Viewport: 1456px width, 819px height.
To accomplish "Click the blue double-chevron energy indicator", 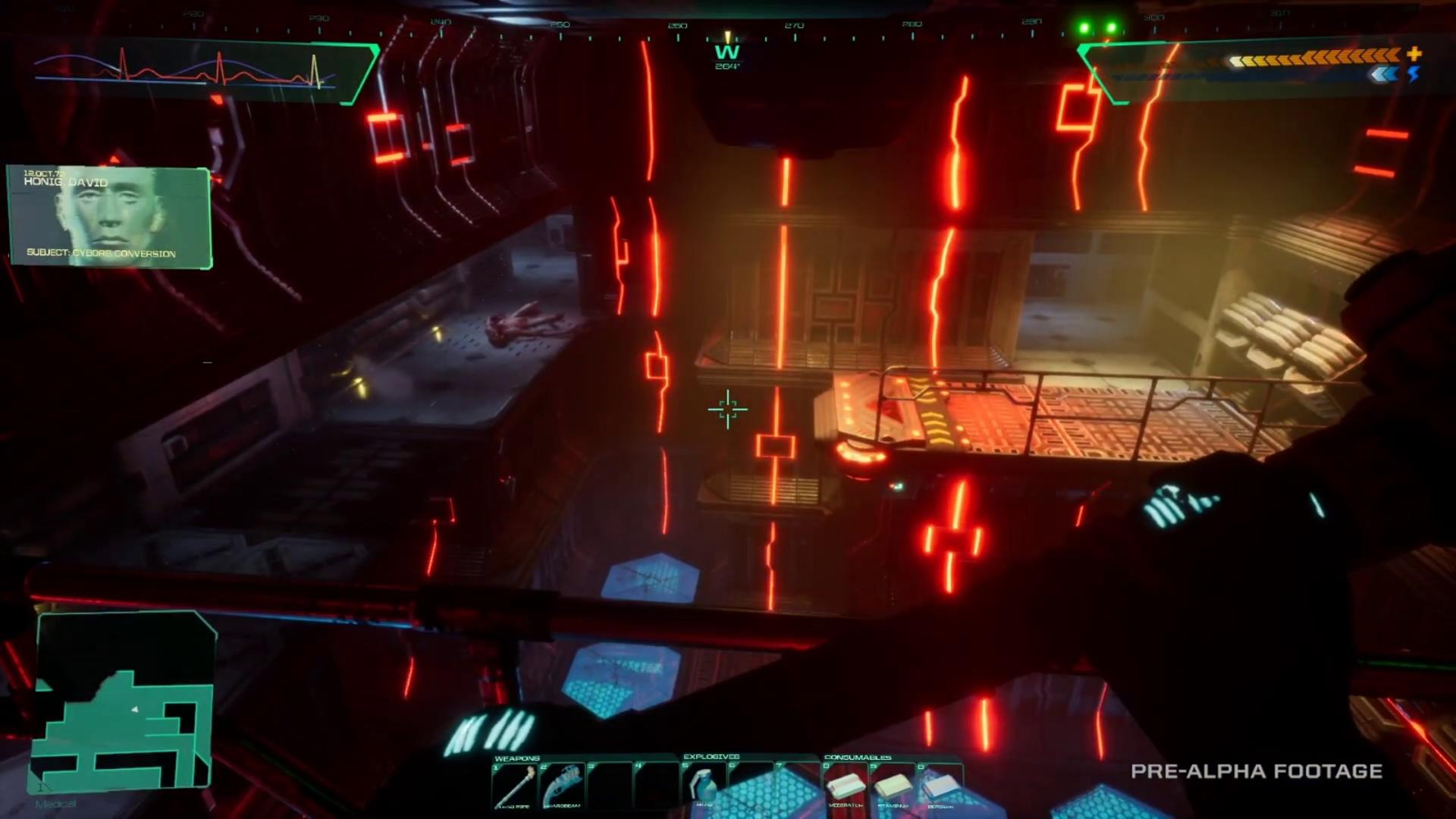I will (1382, 74).
